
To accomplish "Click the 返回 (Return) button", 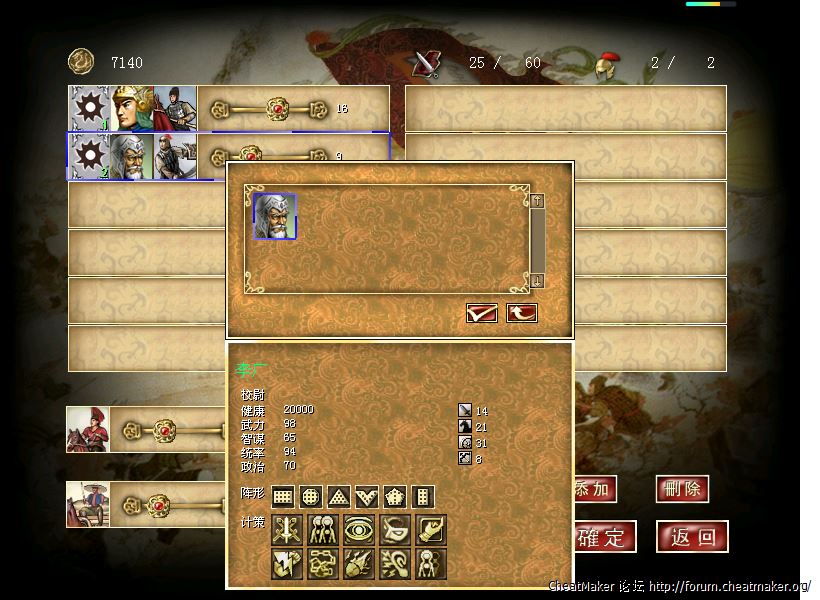I will 692,537.
